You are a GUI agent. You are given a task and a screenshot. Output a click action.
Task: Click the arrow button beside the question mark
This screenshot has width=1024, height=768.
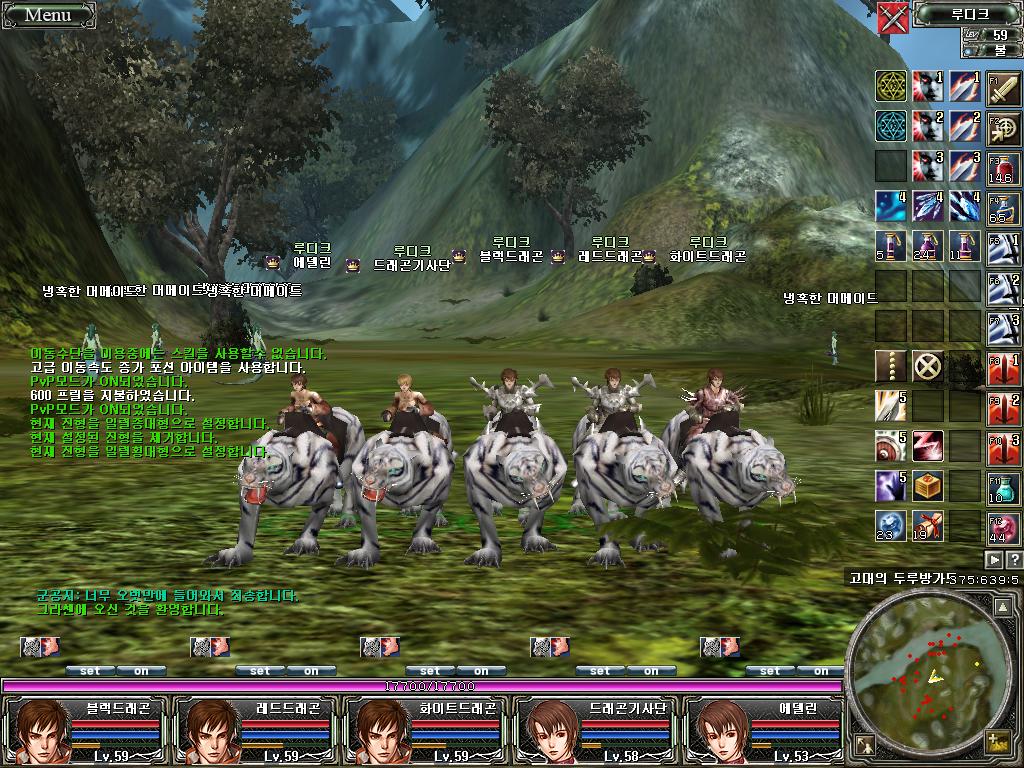coord(995,559)
